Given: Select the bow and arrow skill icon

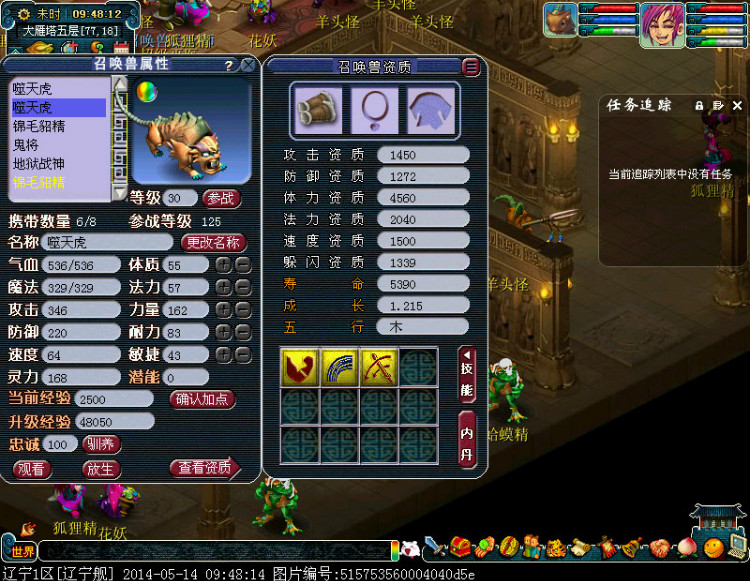Looking at the screenshot, I should click(379, 367).
